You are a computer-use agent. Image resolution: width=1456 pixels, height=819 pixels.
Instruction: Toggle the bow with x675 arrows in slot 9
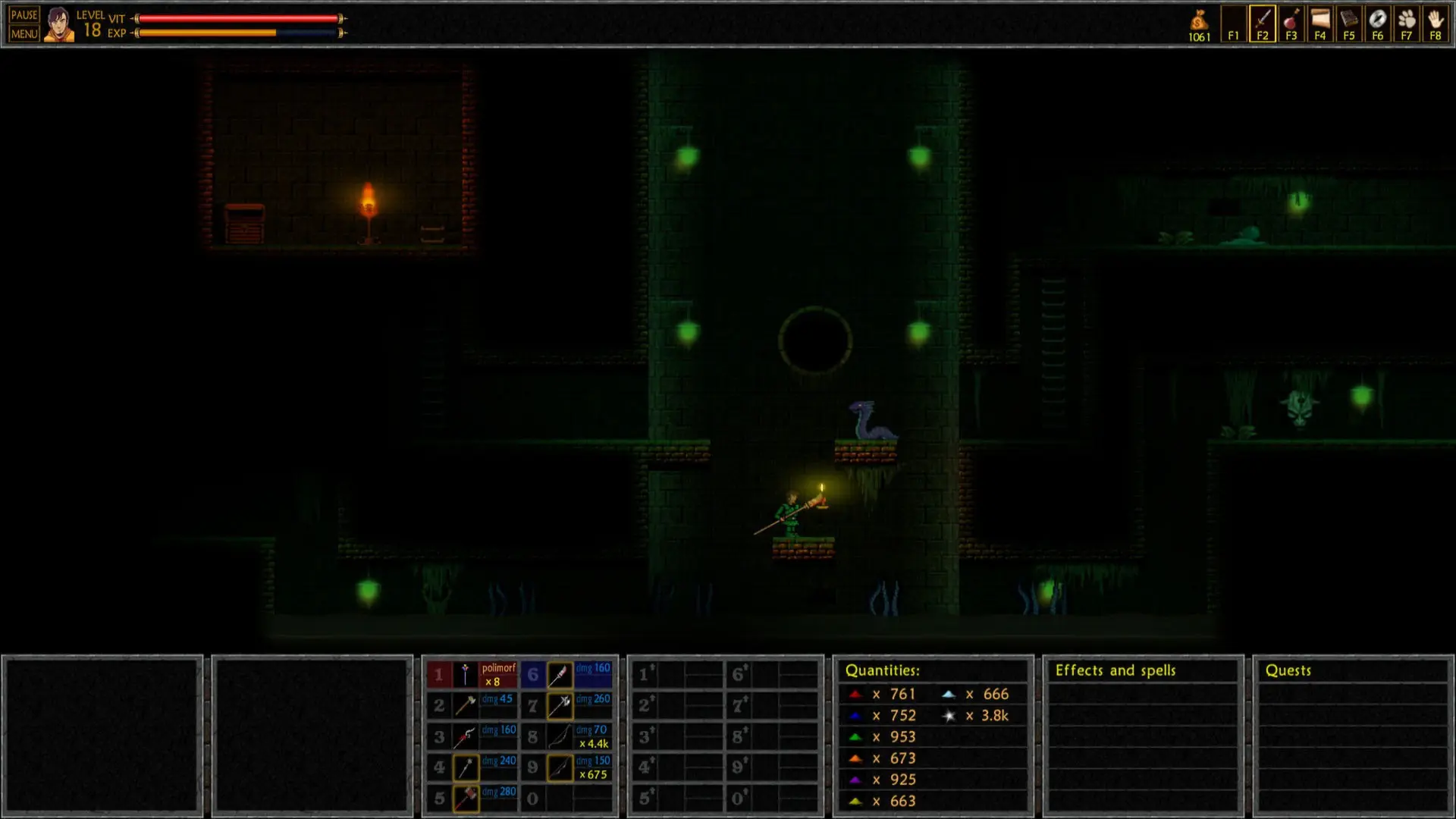(559, 766)
